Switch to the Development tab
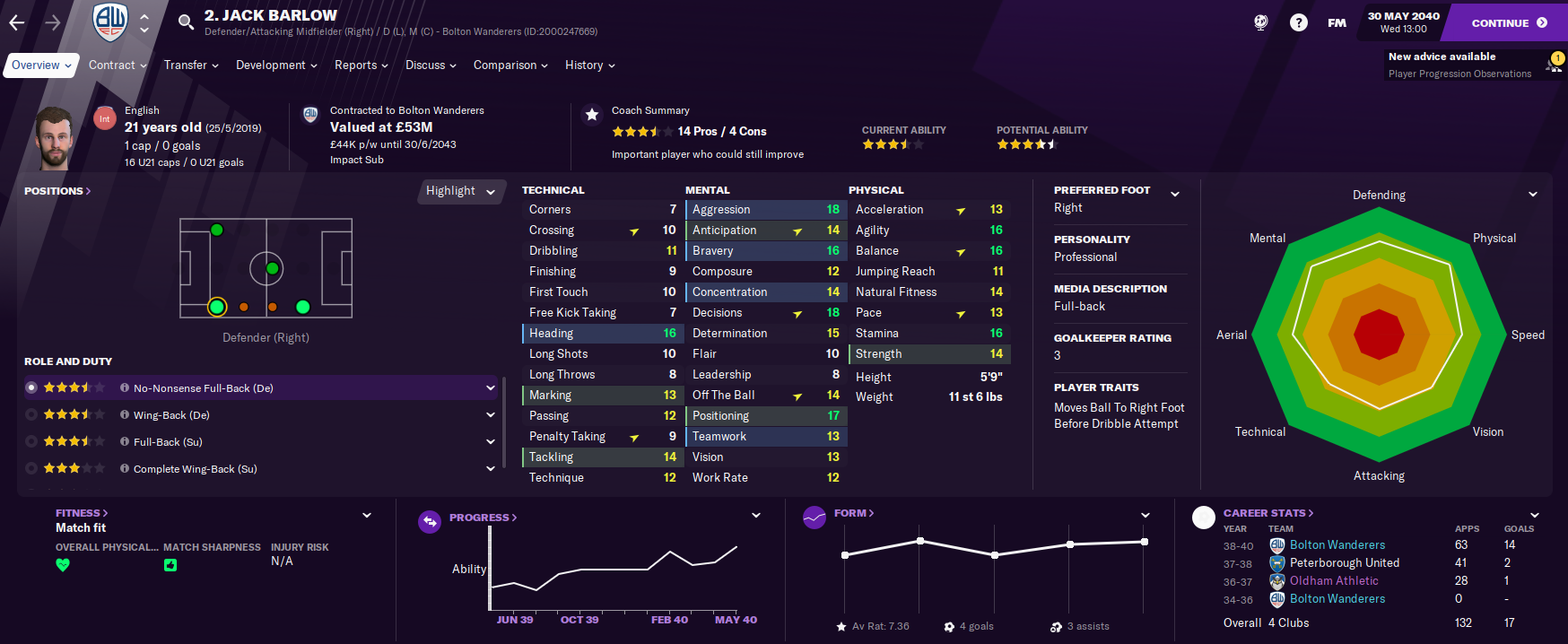The image size is (1568, 644). point(276,65)
